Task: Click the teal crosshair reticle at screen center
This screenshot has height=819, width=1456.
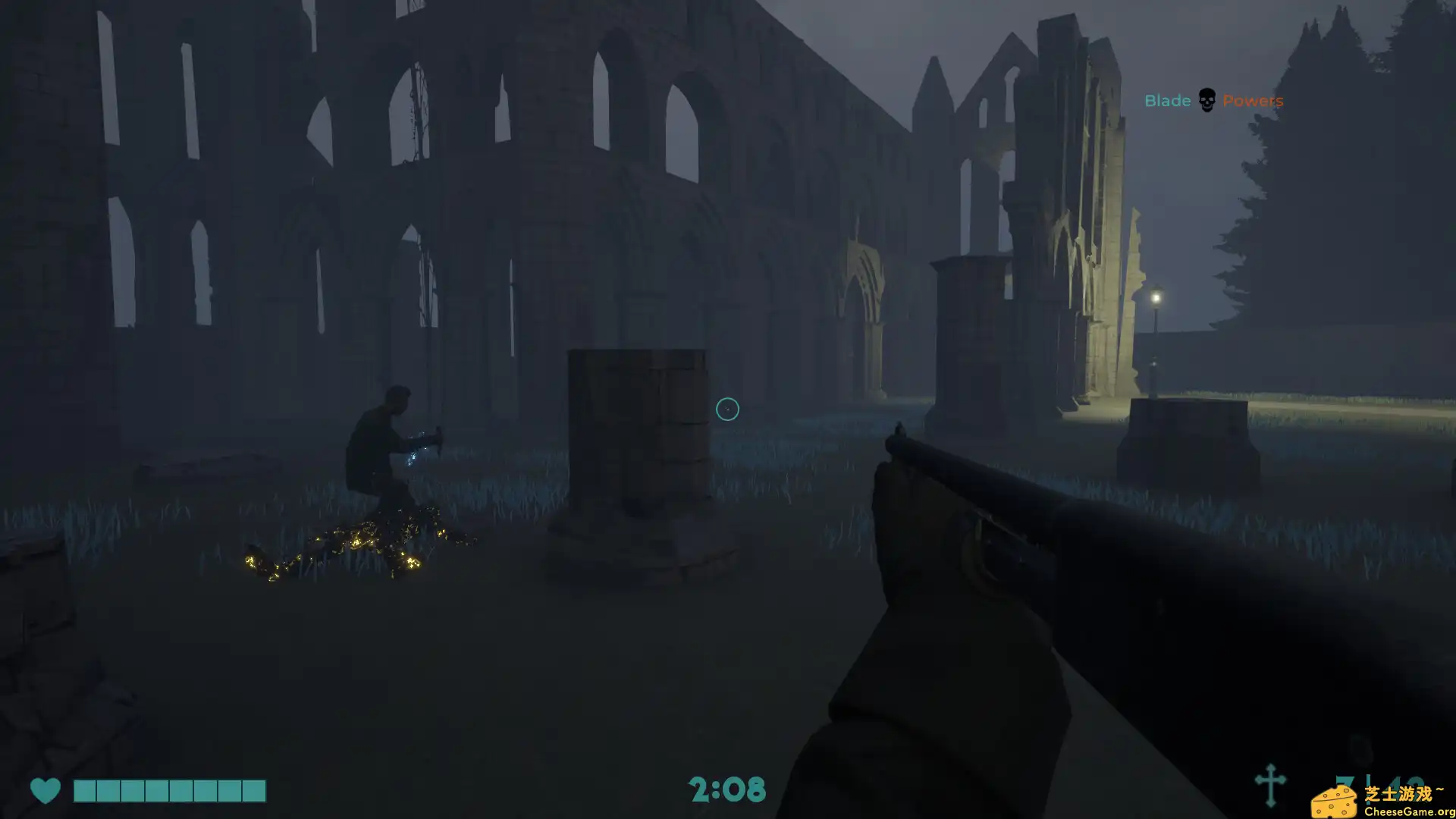Action: click(x=727, y=409)
